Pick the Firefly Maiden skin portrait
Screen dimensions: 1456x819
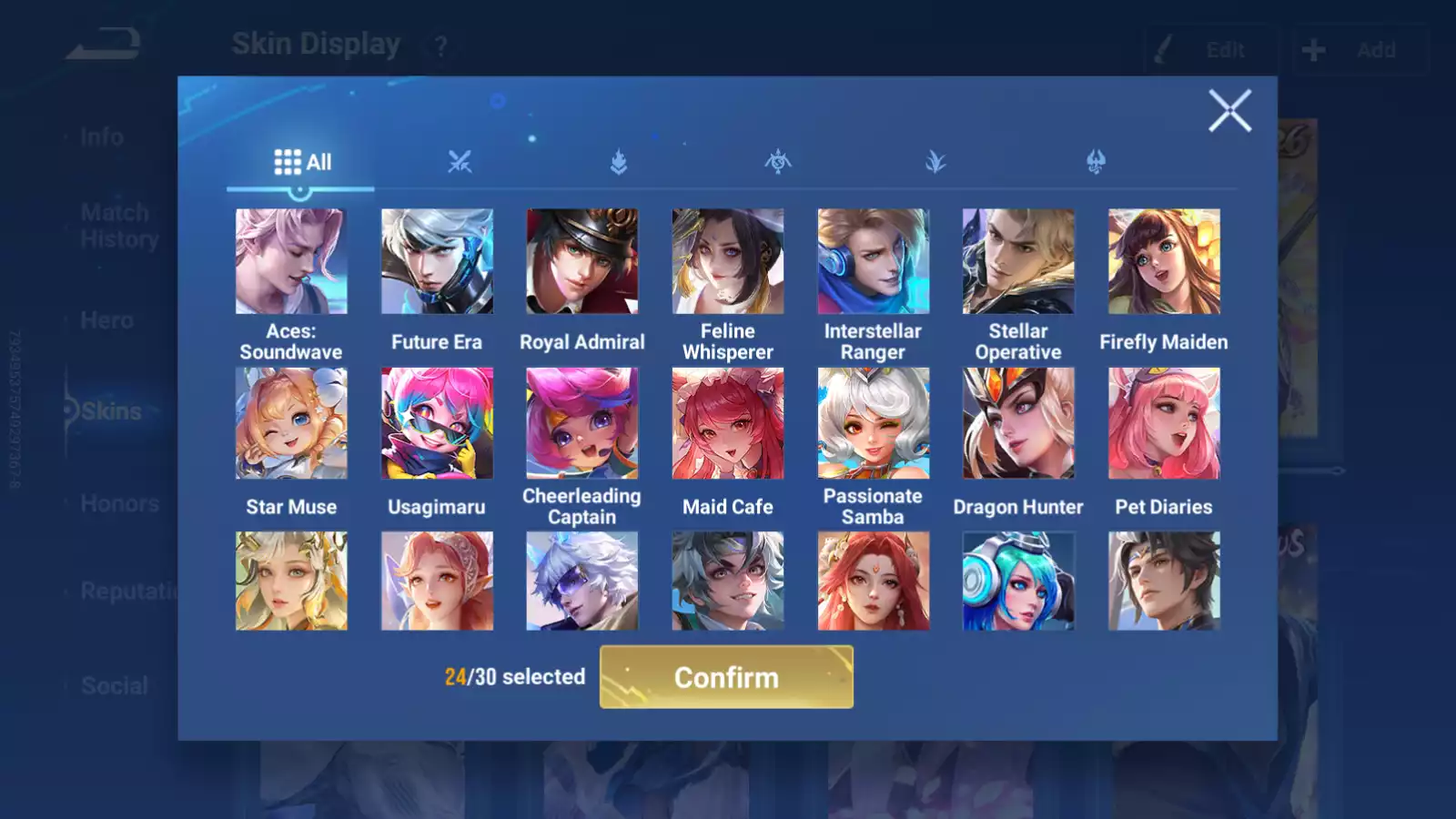point(1164,259)
